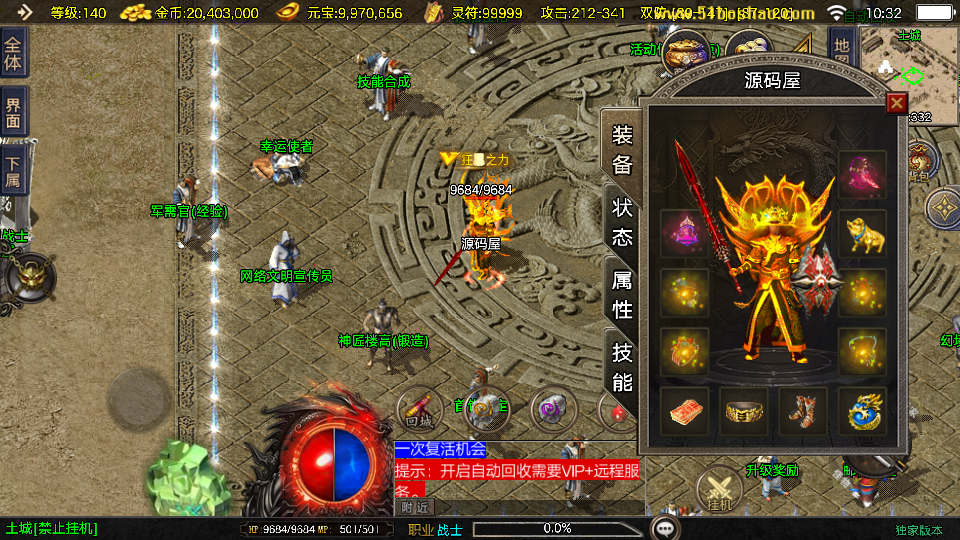Screen dimensions: 960x540
Task: Toggle the 挂机 auto-battle button
Action: coord(720,492)
